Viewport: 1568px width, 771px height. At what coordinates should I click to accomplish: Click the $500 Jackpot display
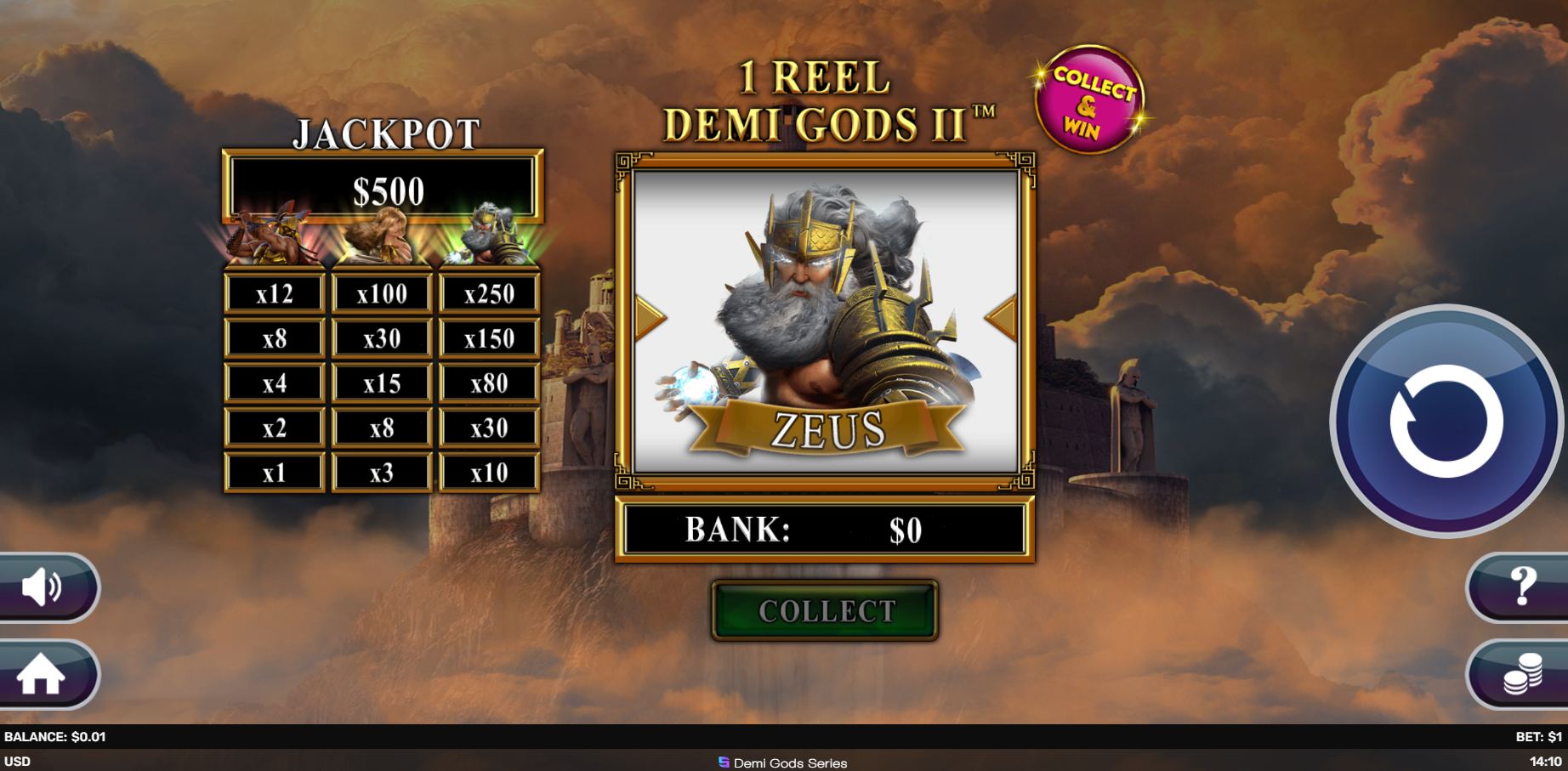384,189
